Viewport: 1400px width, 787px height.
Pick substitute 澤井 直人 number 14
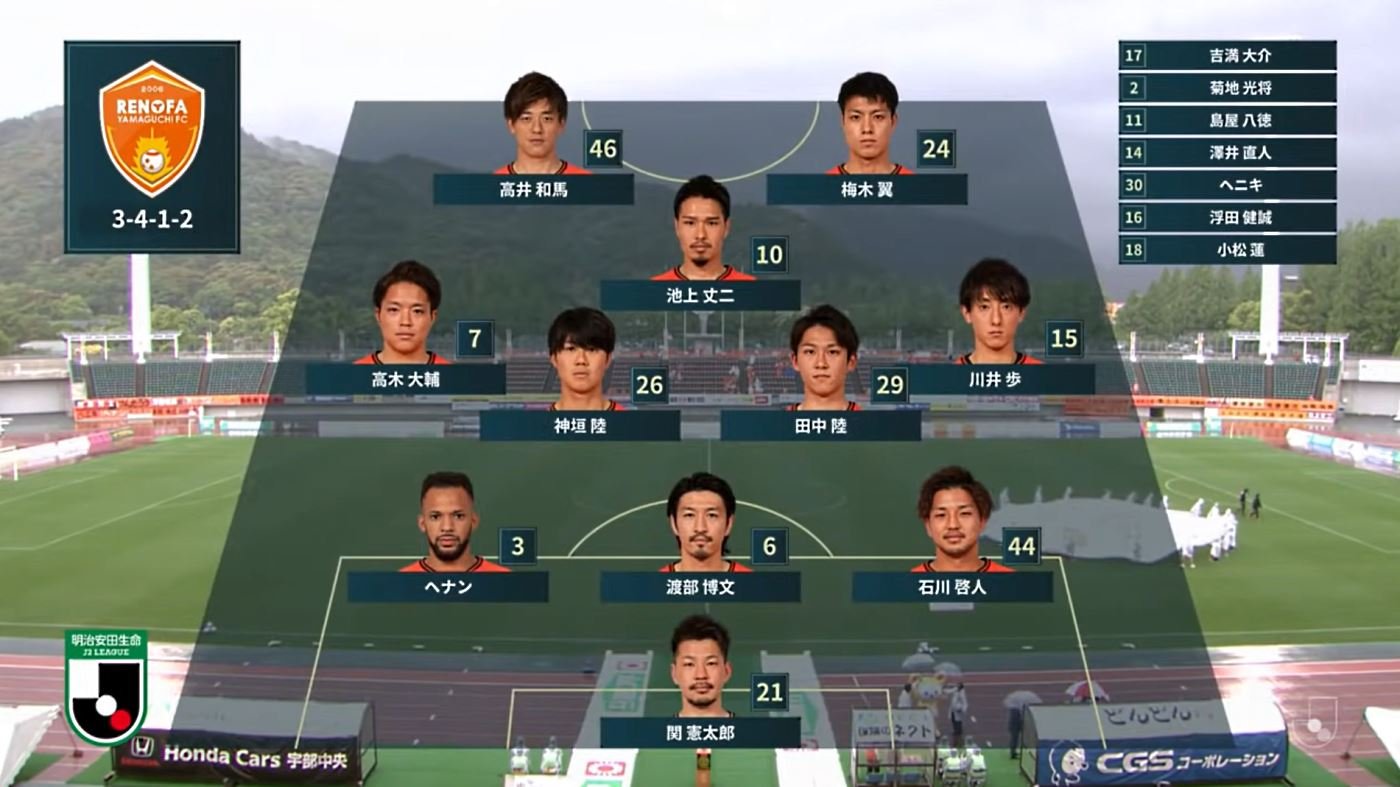pos(1227,153)
